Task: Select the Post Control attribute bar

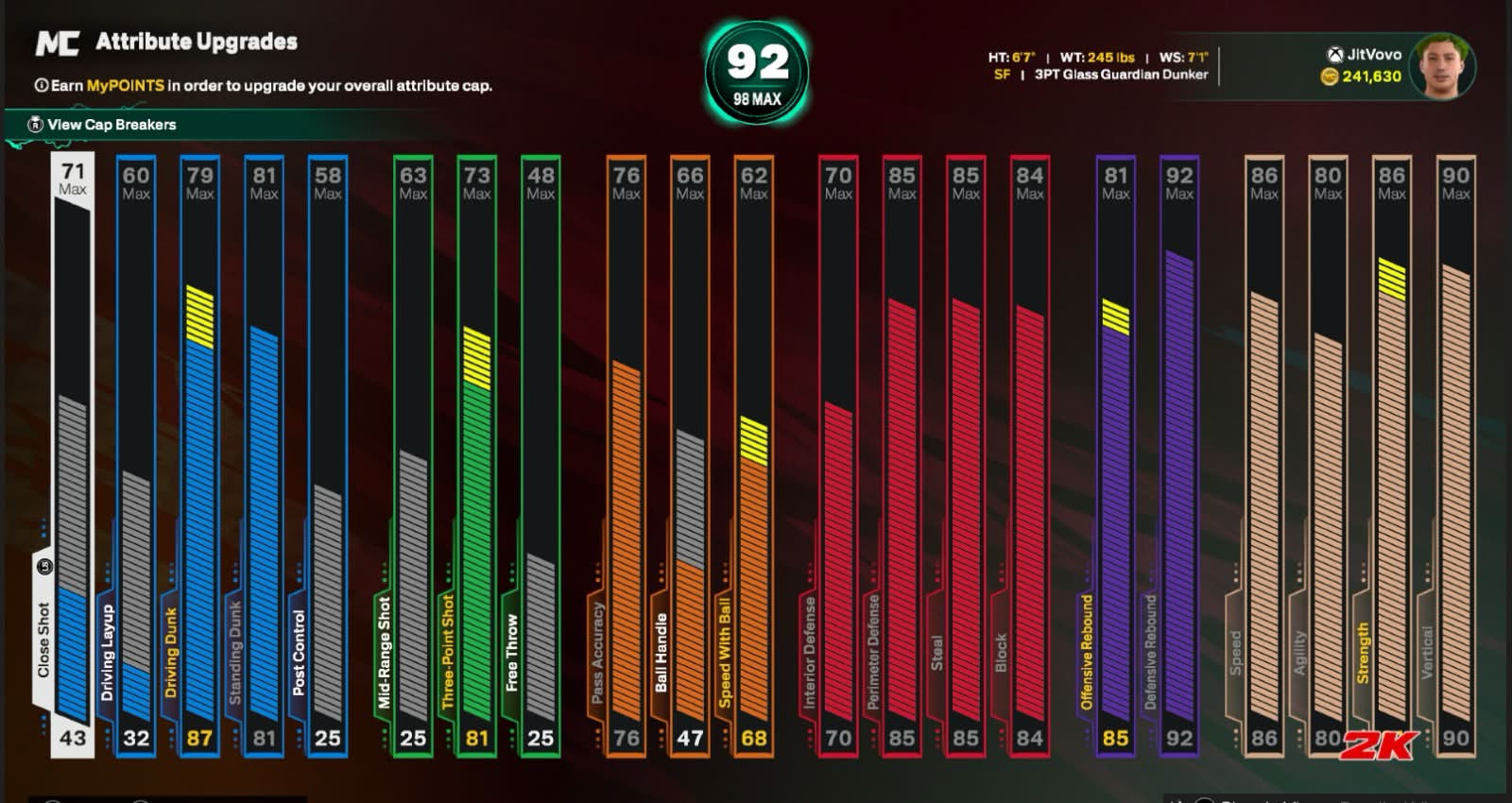Action: 327,453
